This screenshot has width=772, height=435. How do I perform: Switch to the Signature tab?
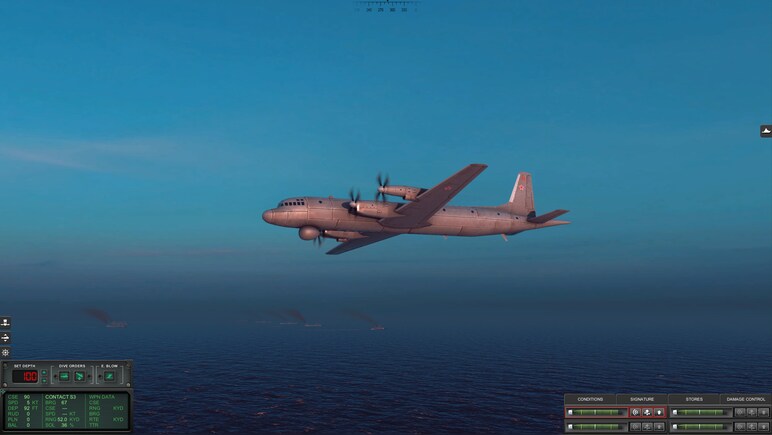(642, 399)
